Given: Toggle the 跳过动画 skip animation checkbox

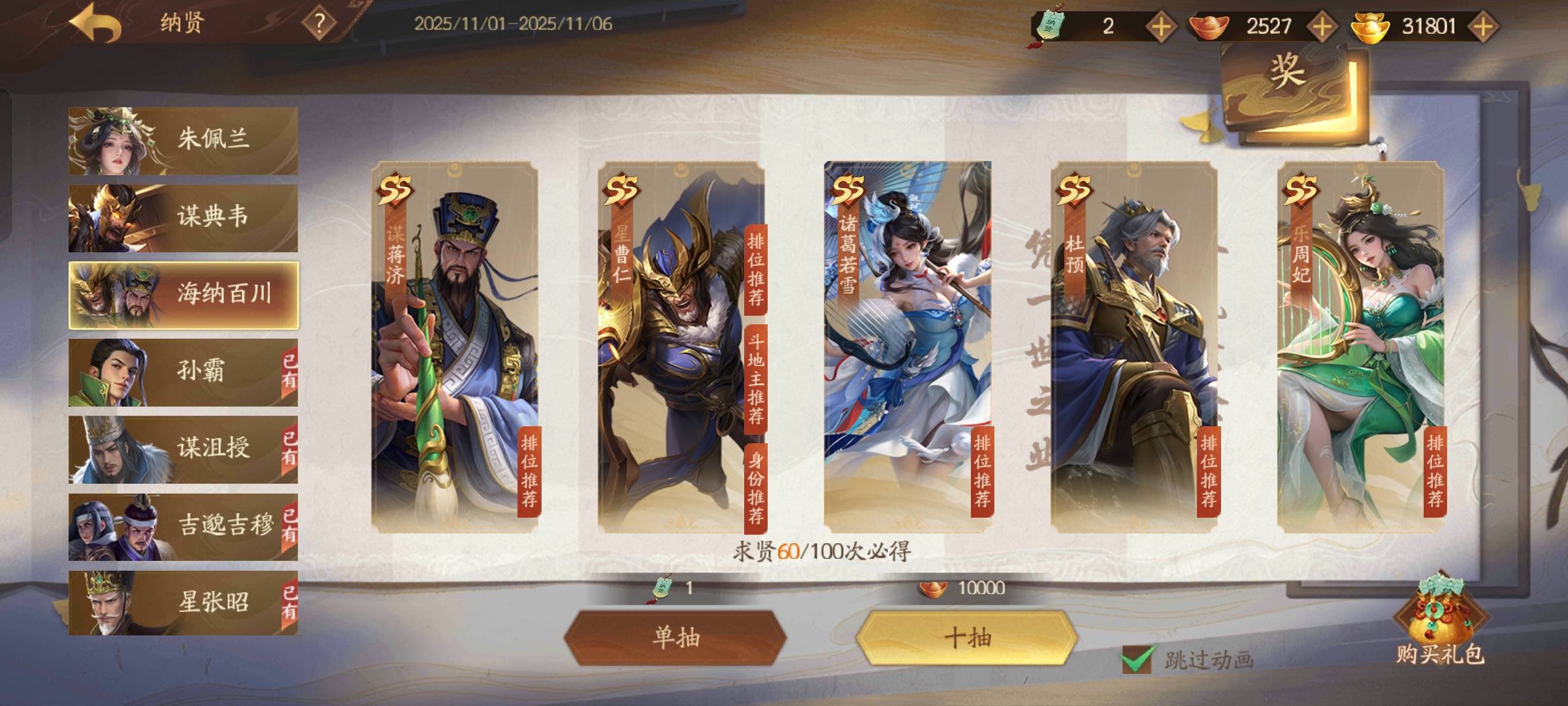Looking at the screenshot, I should 1136,660.
